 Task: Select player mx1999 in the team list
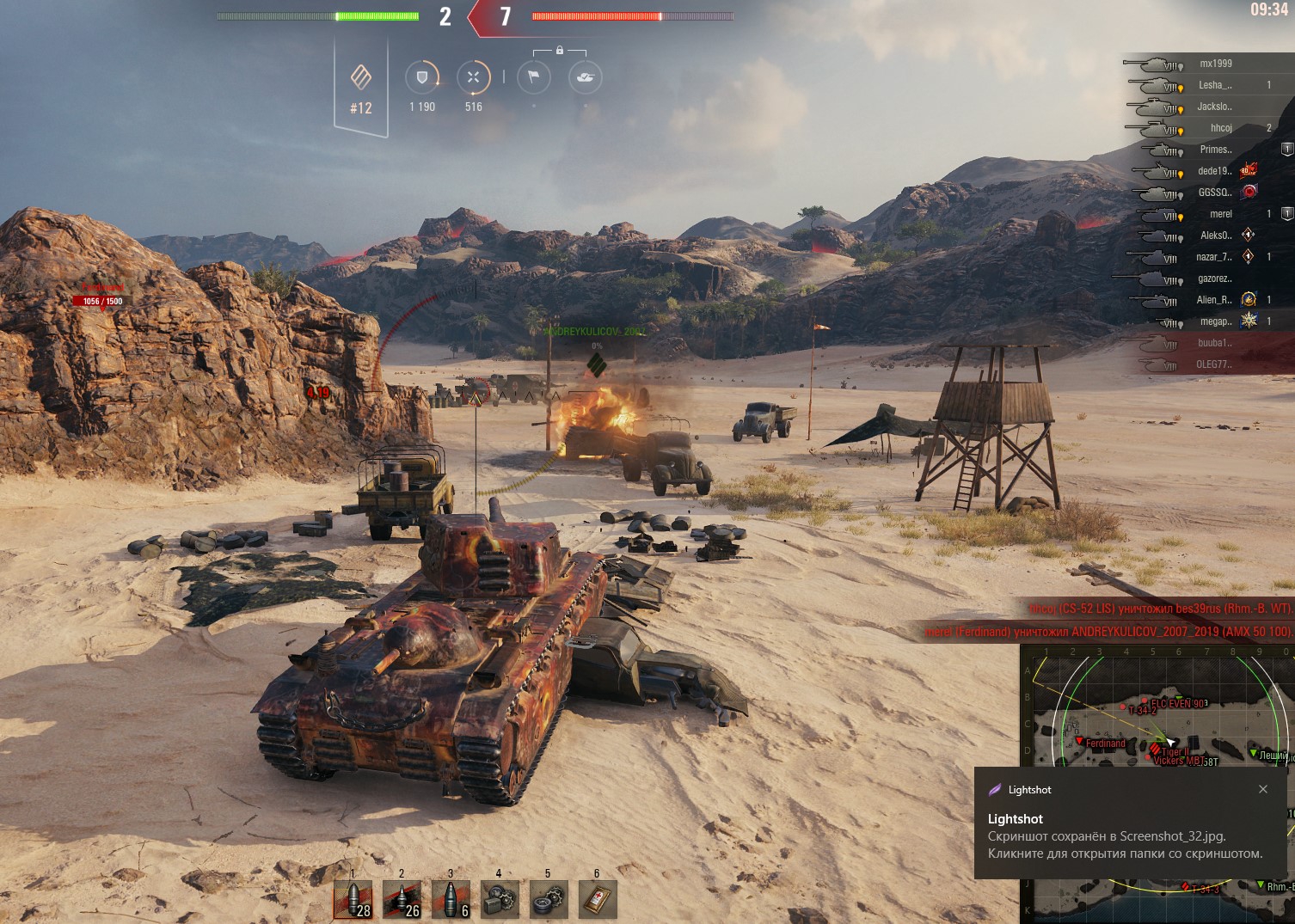(x=1215, y=64)
